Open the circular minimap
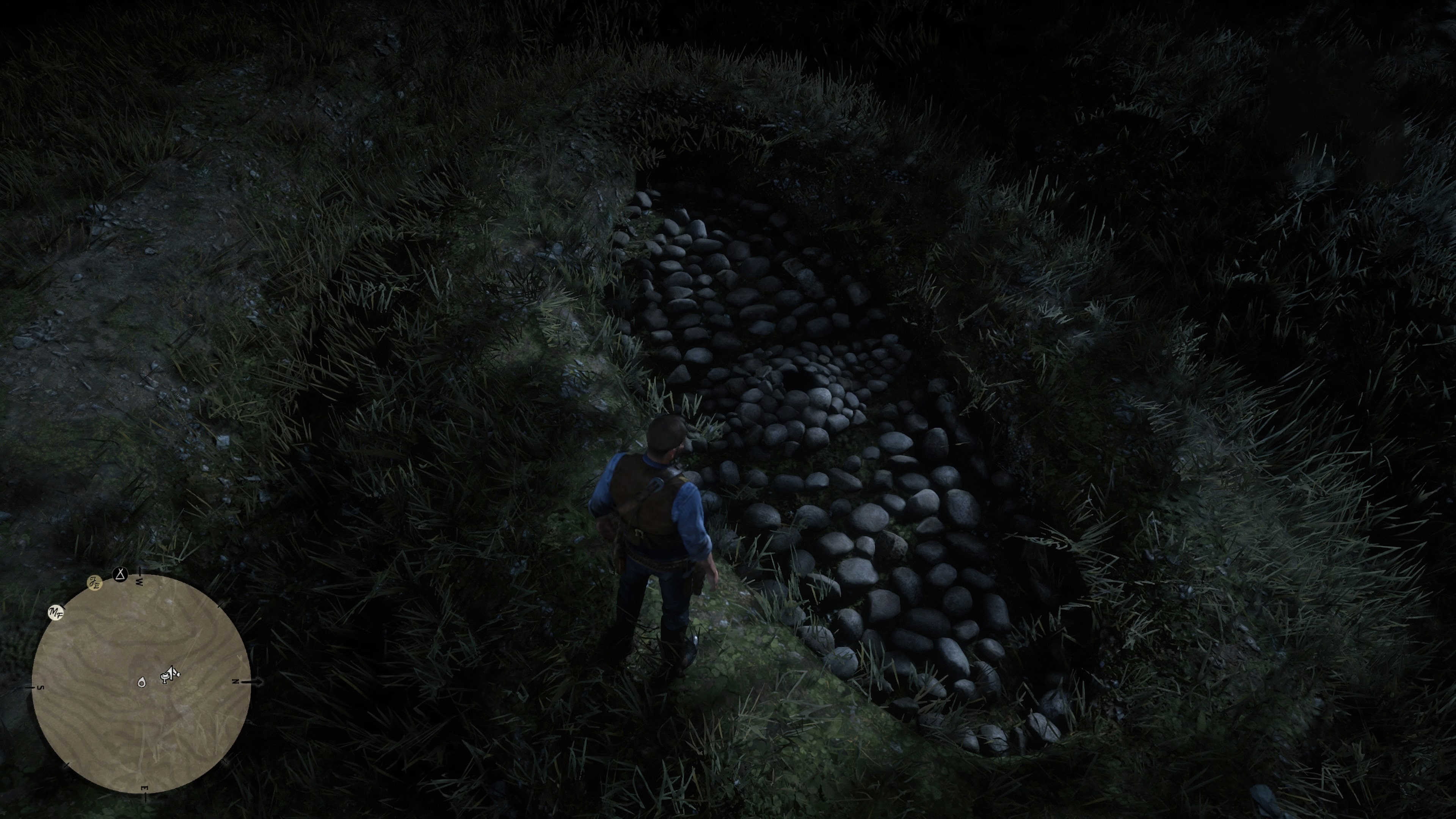 click(141, 683)
